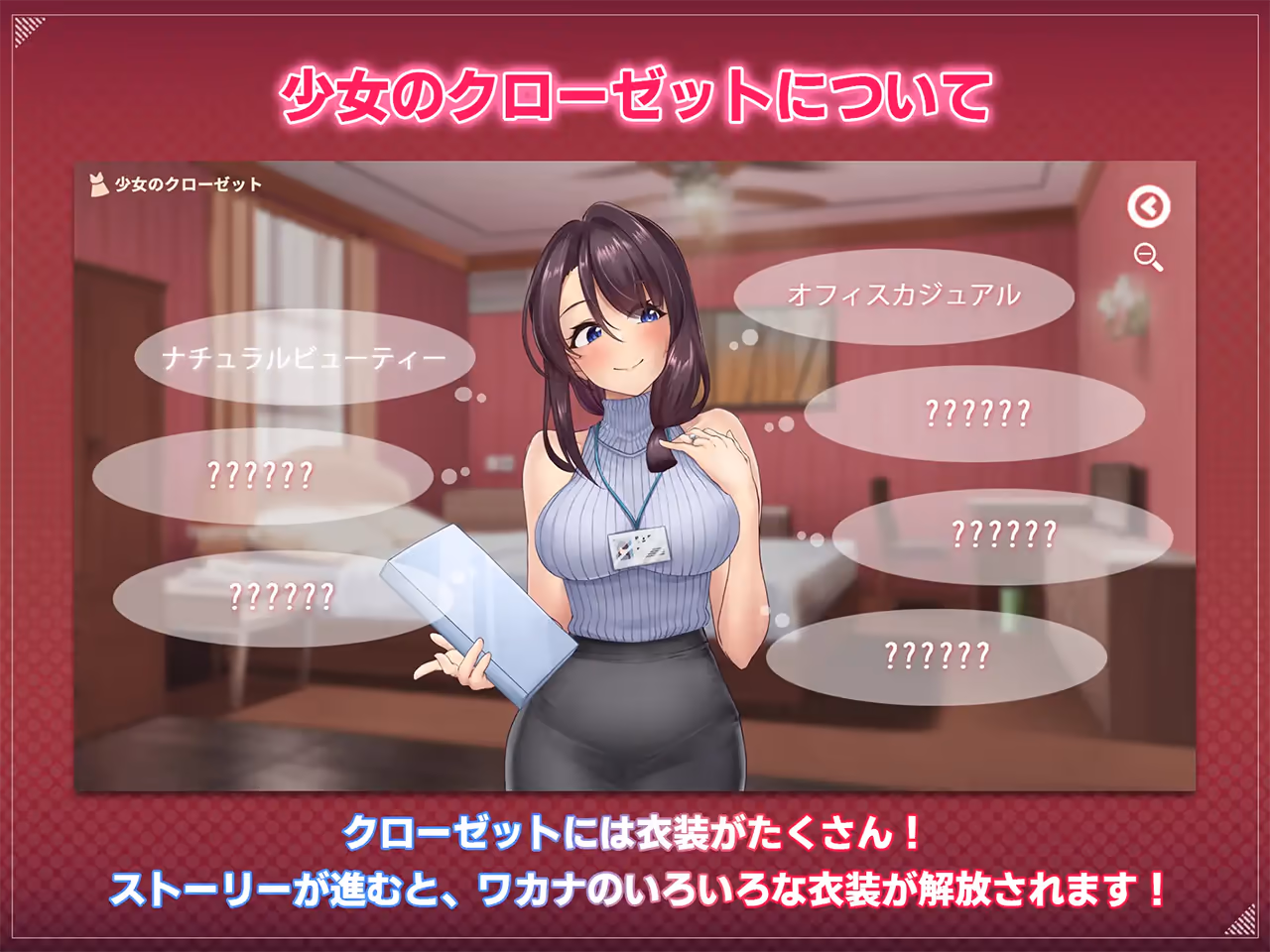Open the middle-right ?????? costume bubble
This screenshot has width=1270, height=952.
tap(1002, 534)
